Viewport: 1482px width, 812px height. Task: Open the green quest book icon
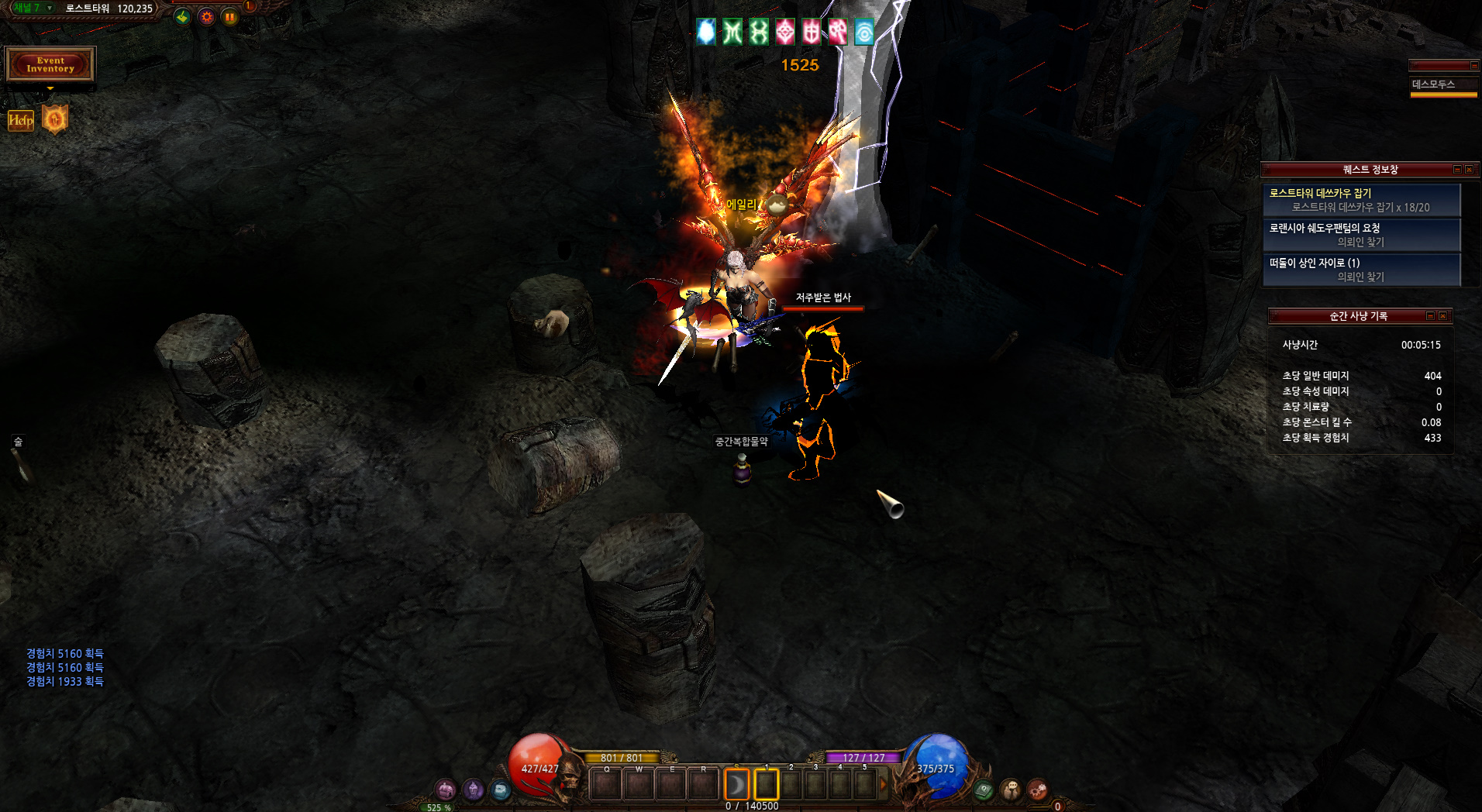(x=984, y=790)
